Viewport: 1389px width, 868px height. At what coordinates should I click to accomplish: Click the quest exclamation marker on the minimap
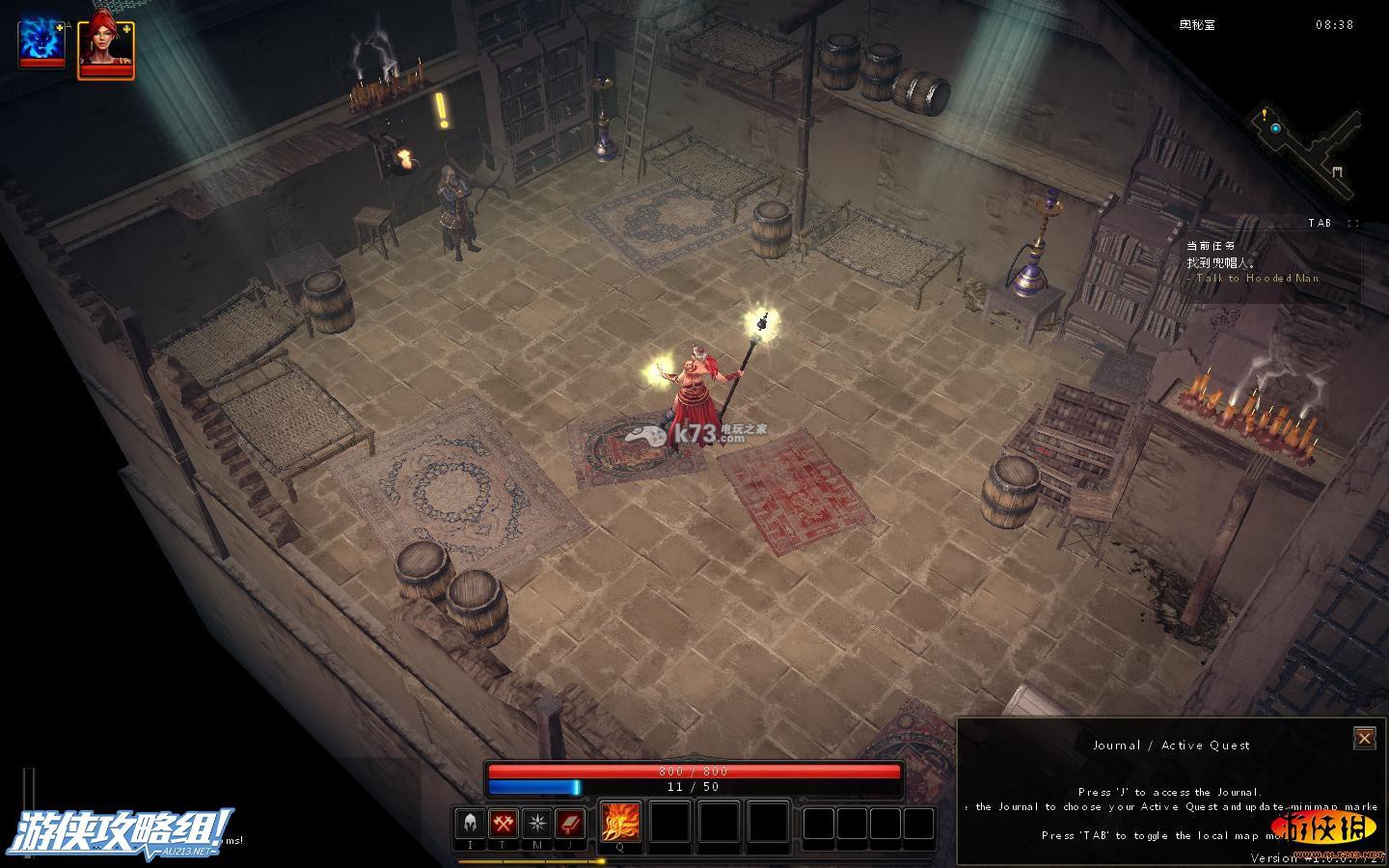(1262, 114)
